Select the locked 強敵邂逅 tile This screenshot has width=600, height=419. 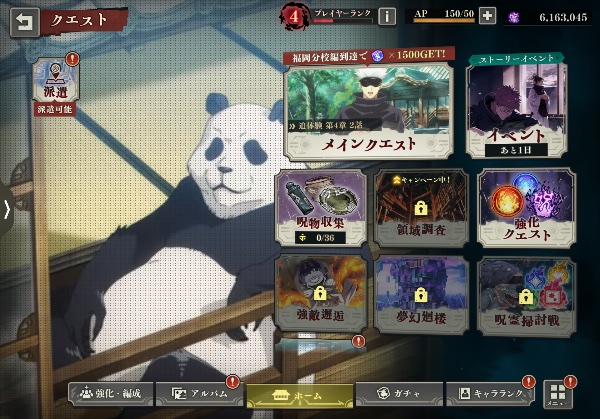pos(318,292)
